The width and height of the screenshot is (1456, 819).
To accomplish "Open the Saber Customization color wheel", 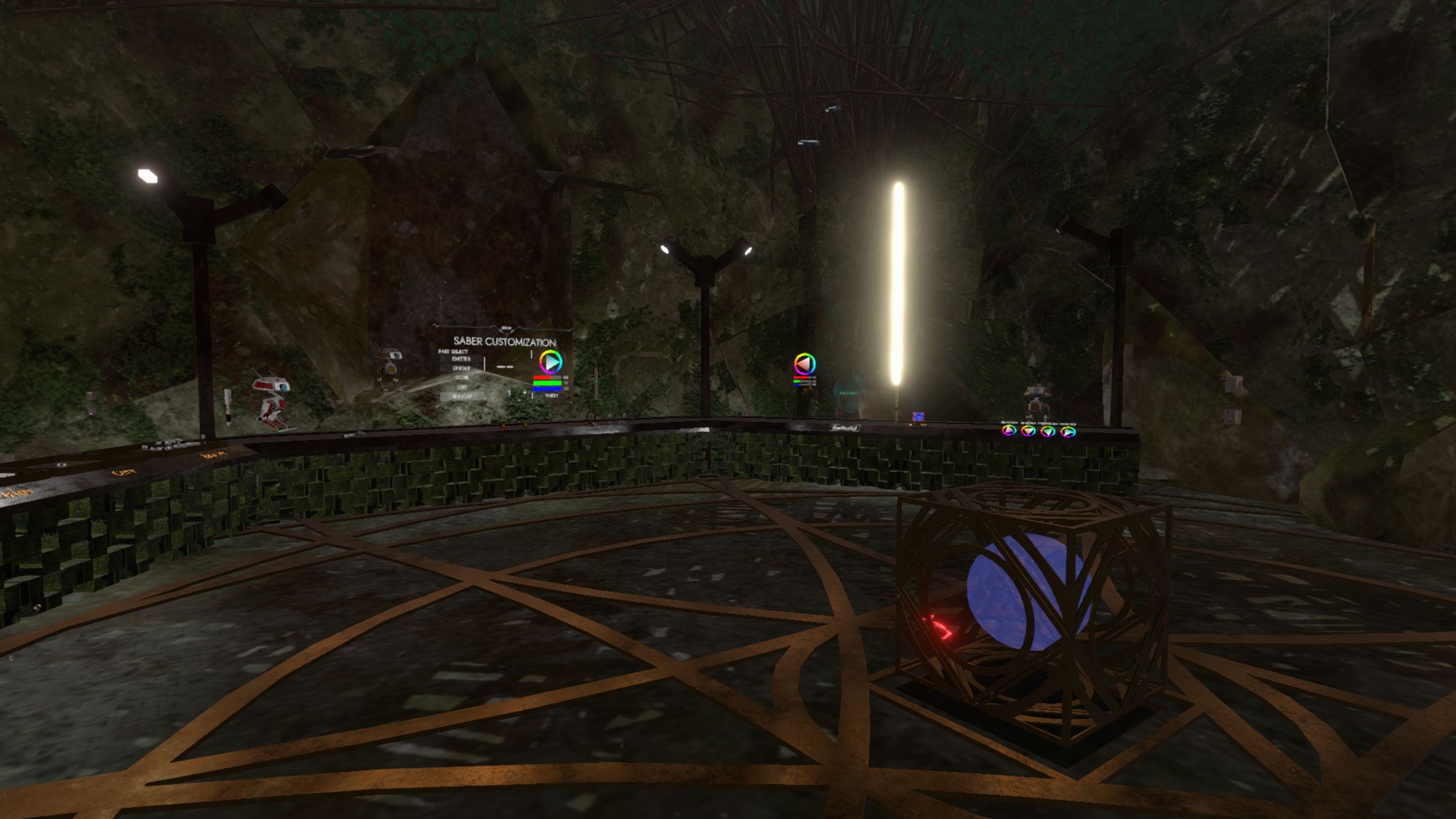I will tap(550, 362).
